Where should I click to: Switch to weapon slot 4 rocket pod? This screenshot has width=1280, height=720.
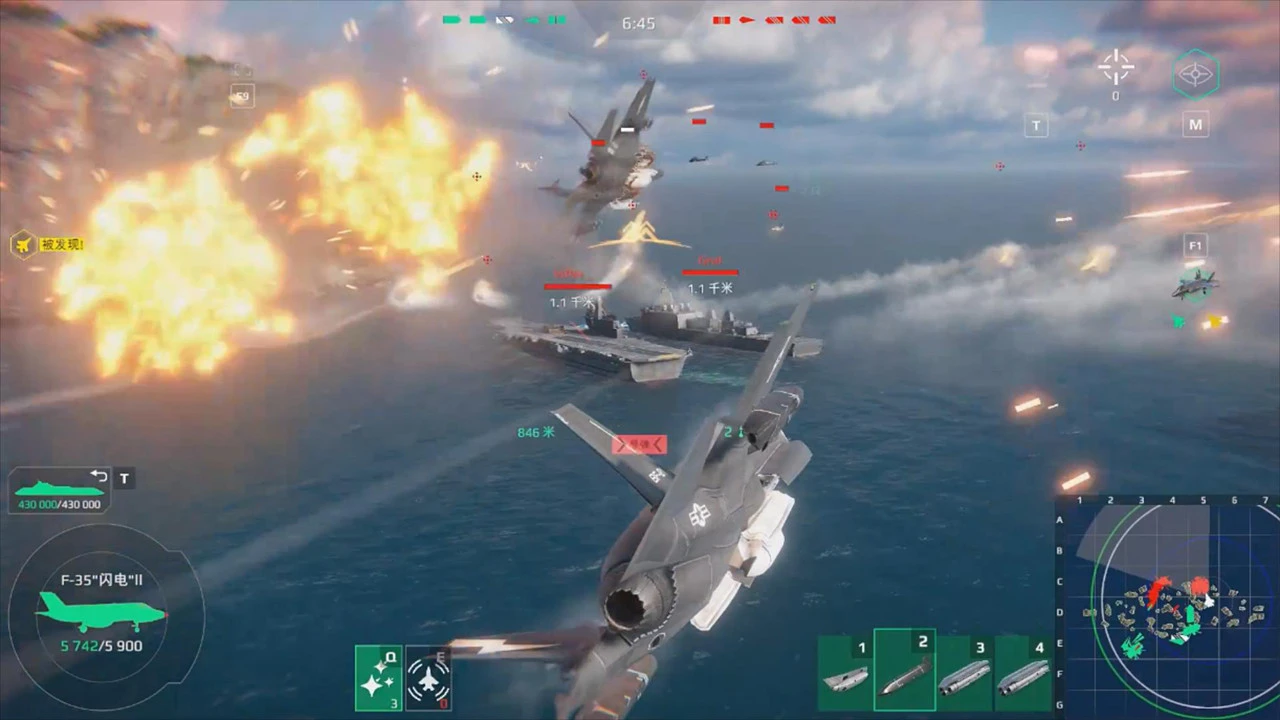(x=1022, y=672)
